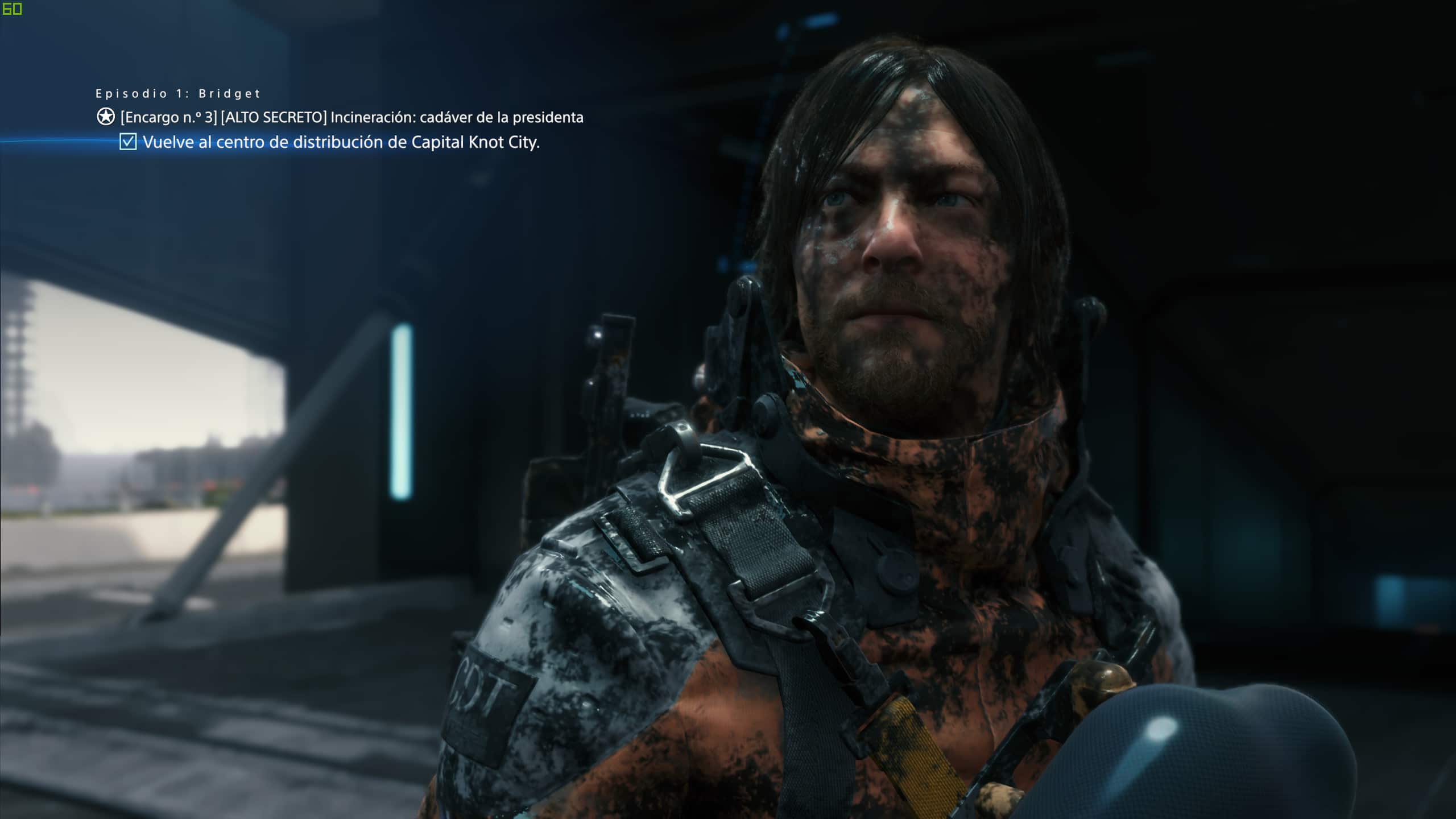Click the checked objective checkbox
Image resolution: width=1456 pixels, height=819 pixels.
point(128,142)
